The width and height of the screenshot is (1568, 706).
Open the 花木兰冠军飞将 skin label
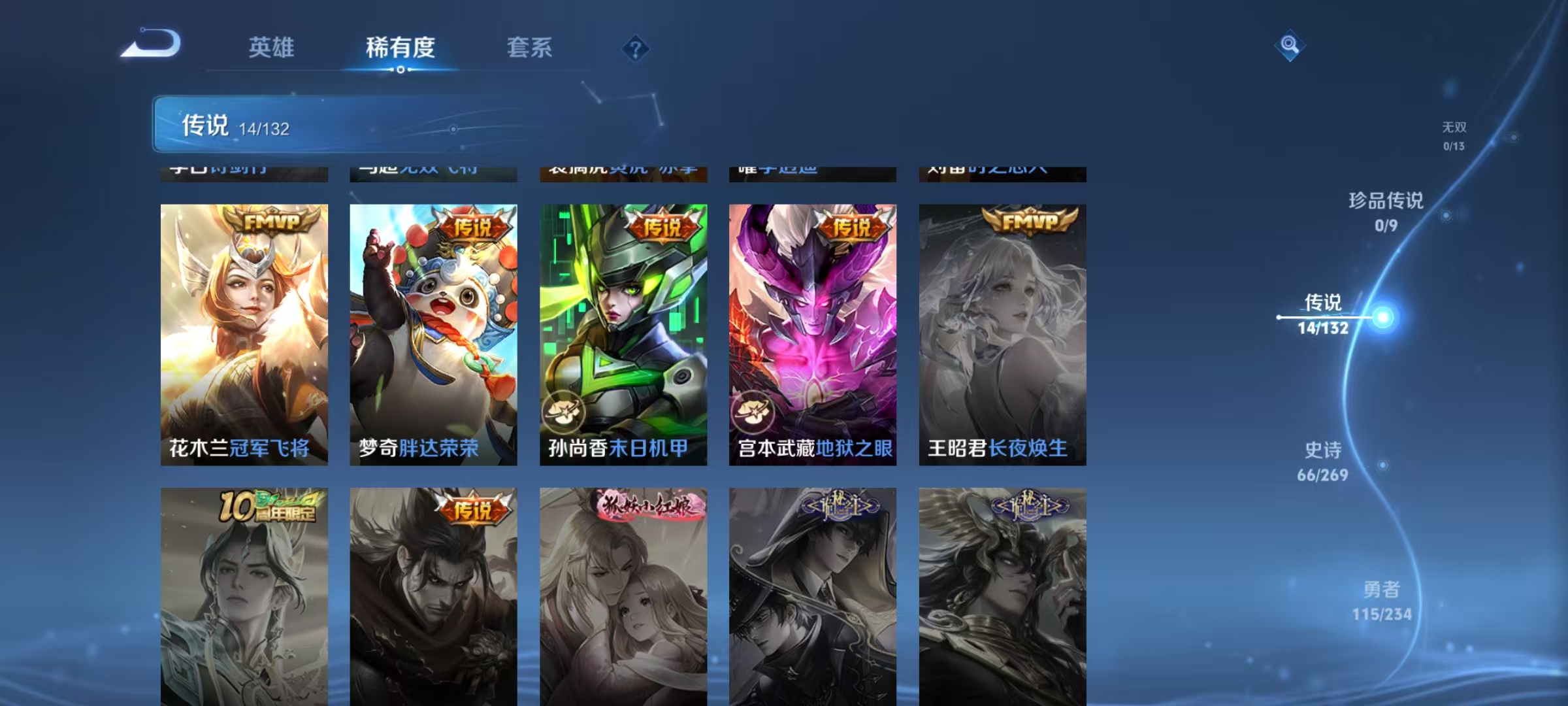point(240,449)
